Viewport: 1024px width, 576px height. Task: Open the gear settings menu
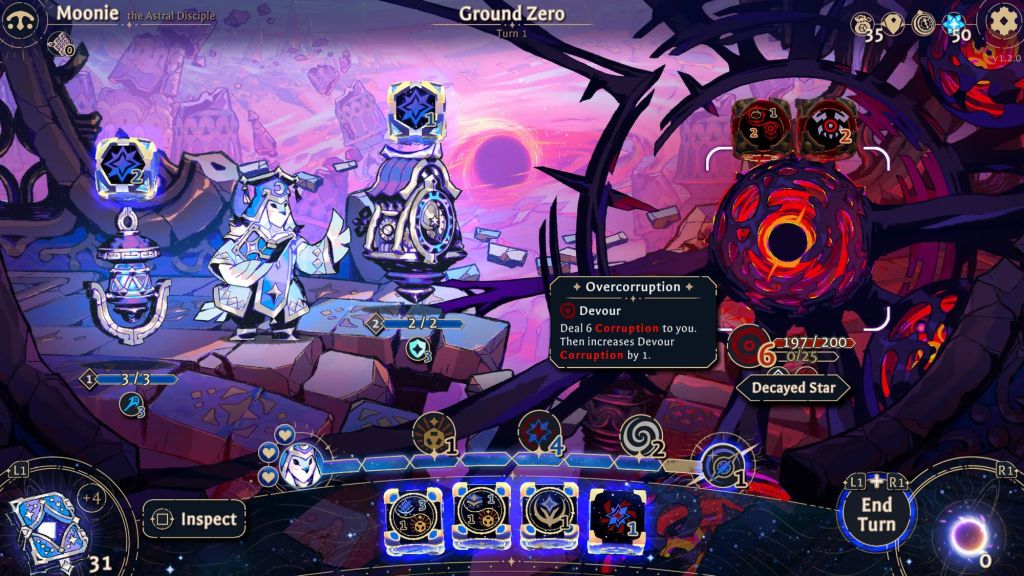click(x=1000, y=21)
